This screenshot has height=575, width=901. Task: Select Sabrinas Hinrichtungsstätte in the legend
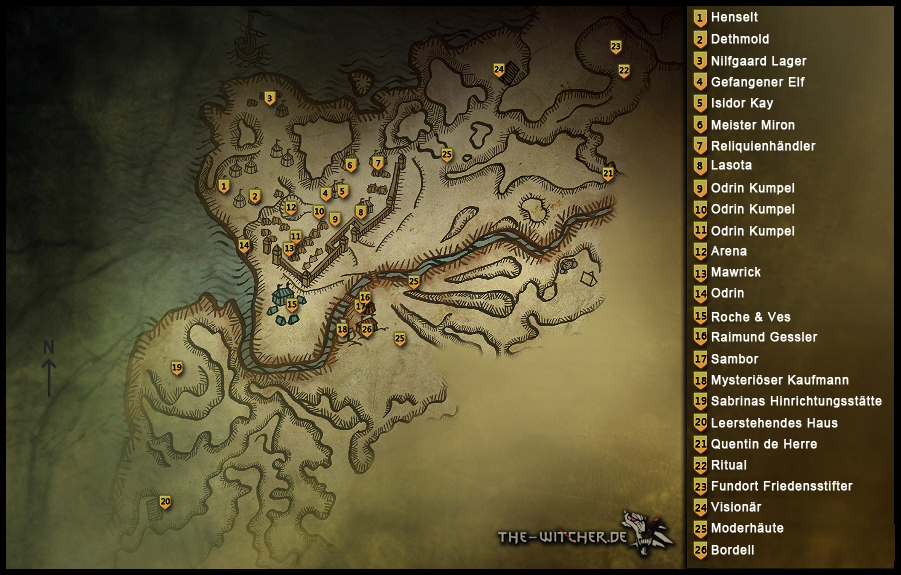click(795, 401)
